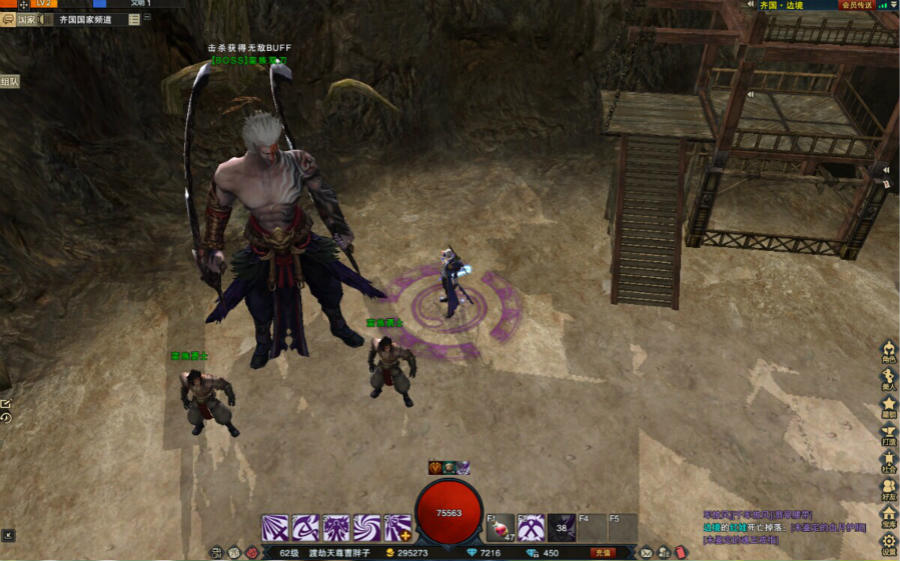Use the F1 health potion slot
This screenshot has width=900, height=561.
(501, 528)
